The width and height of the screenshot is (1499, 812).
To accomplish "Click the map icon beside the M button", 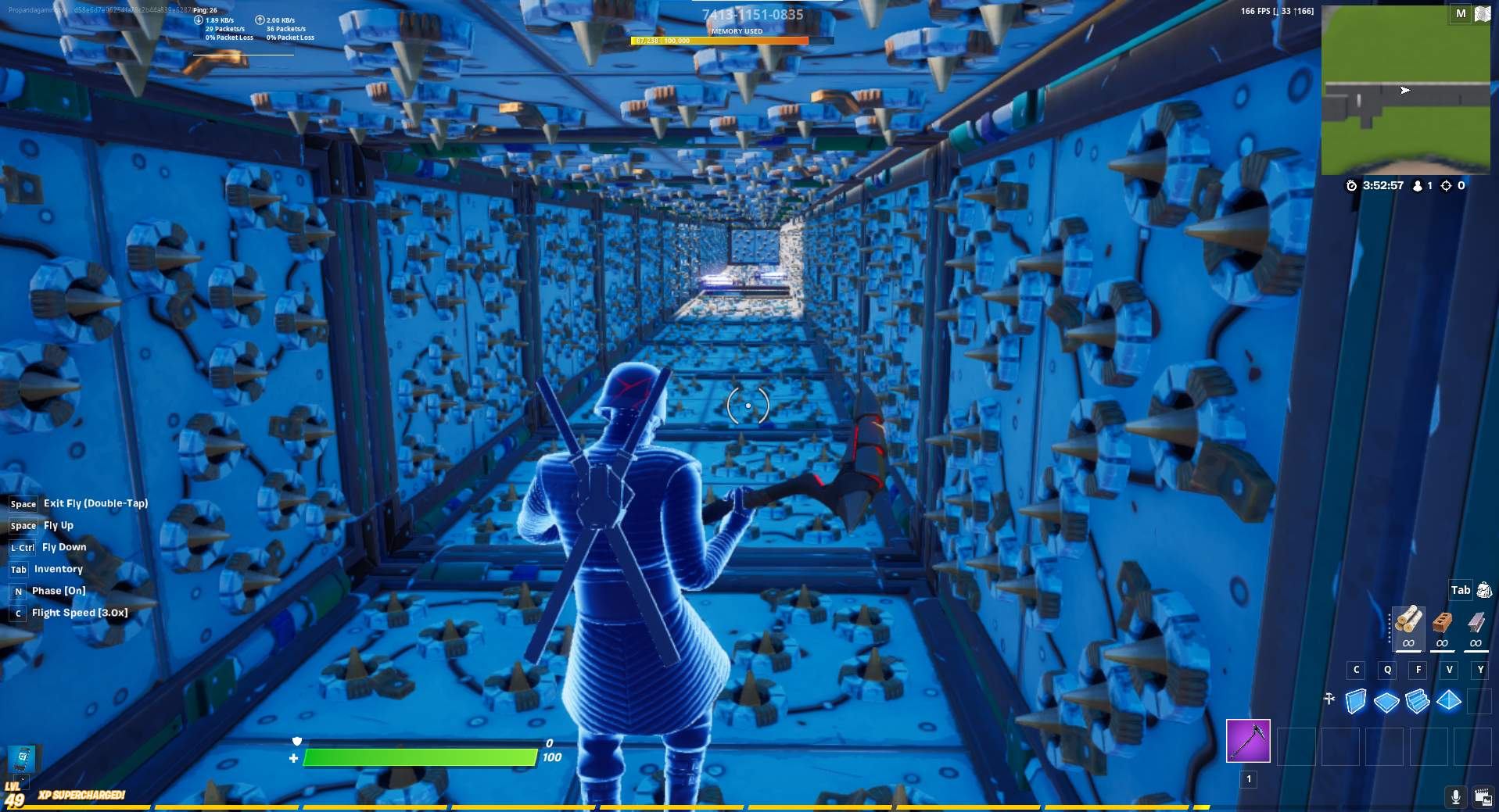I will tap(1483, 13).
